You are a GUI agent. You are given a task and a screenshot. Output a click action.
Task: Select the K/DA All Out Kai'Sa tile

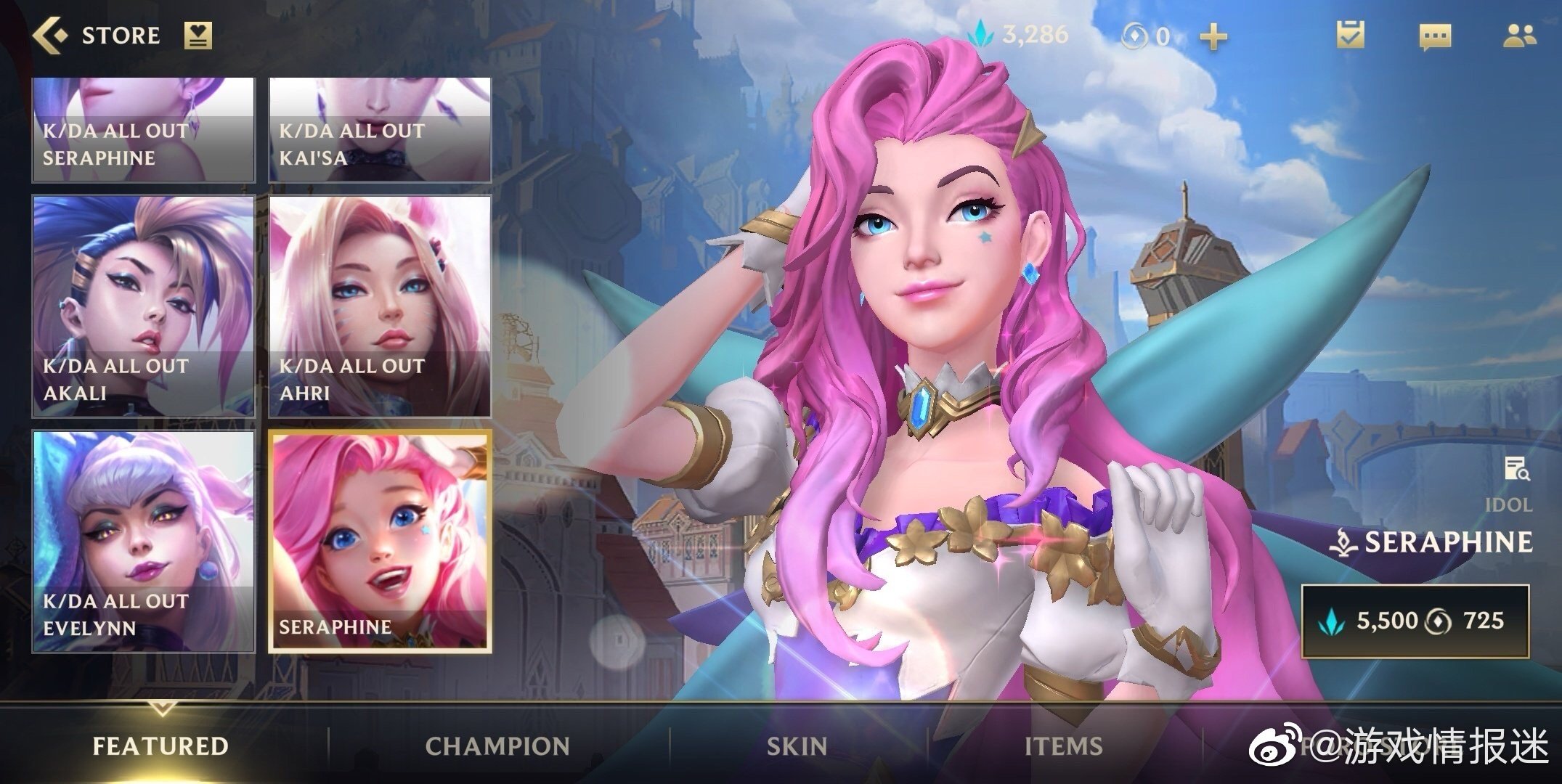point(380,129)
